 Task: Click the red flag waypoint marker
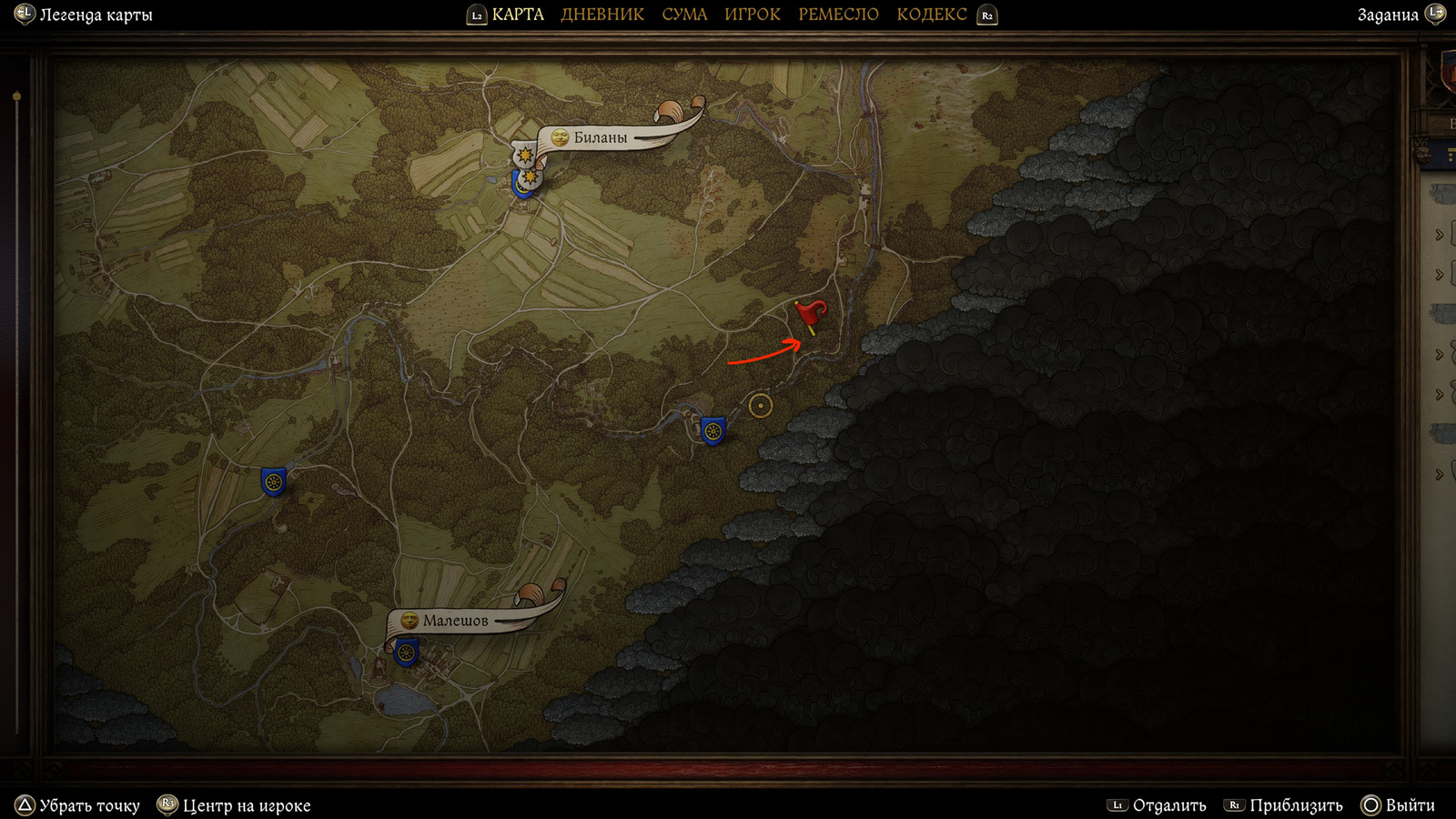pyautogui.click(x=809, y=315)
